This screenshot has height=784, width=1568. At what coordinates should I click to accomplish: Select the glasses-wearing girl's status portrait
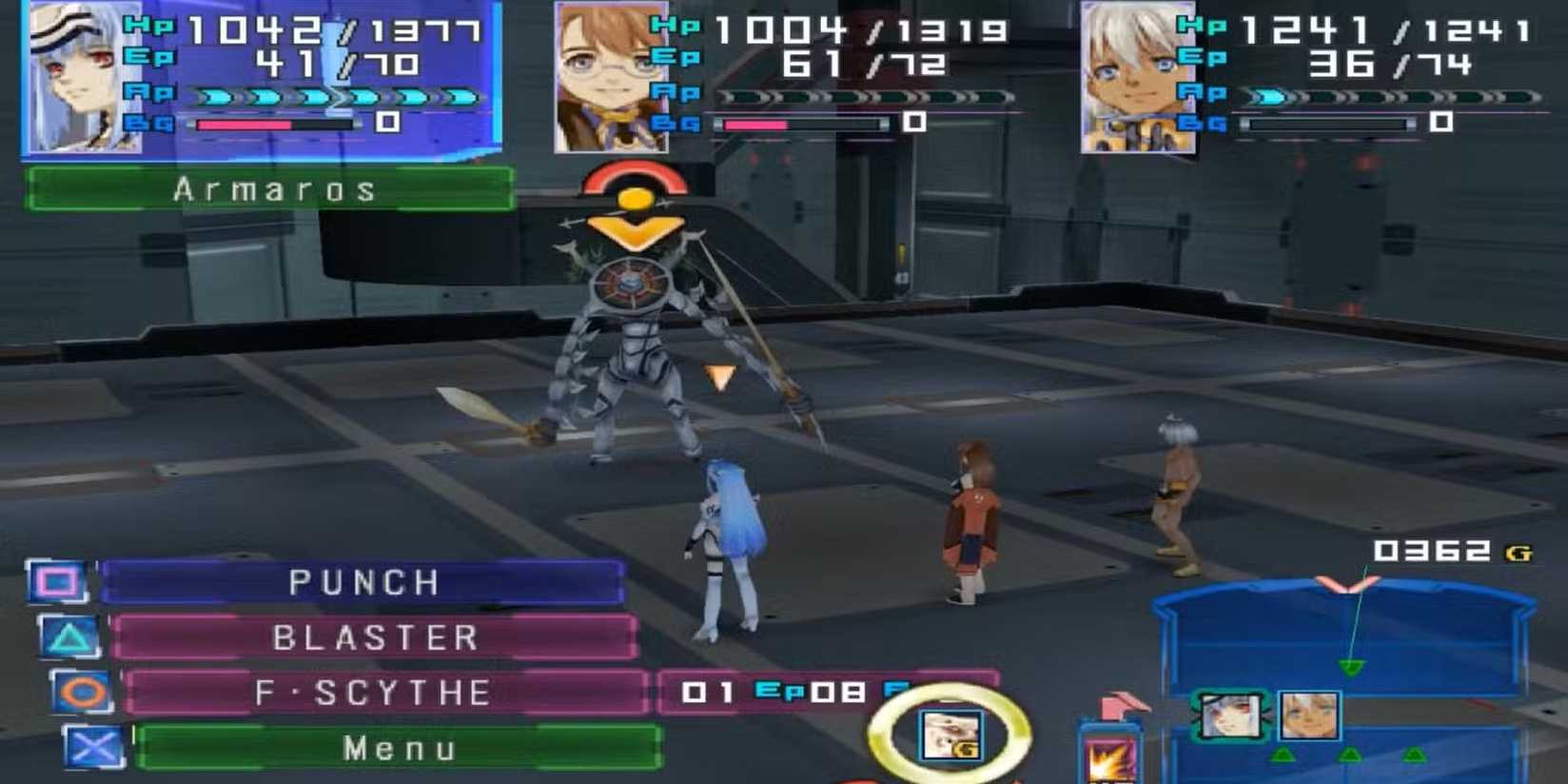click(611, 78)
